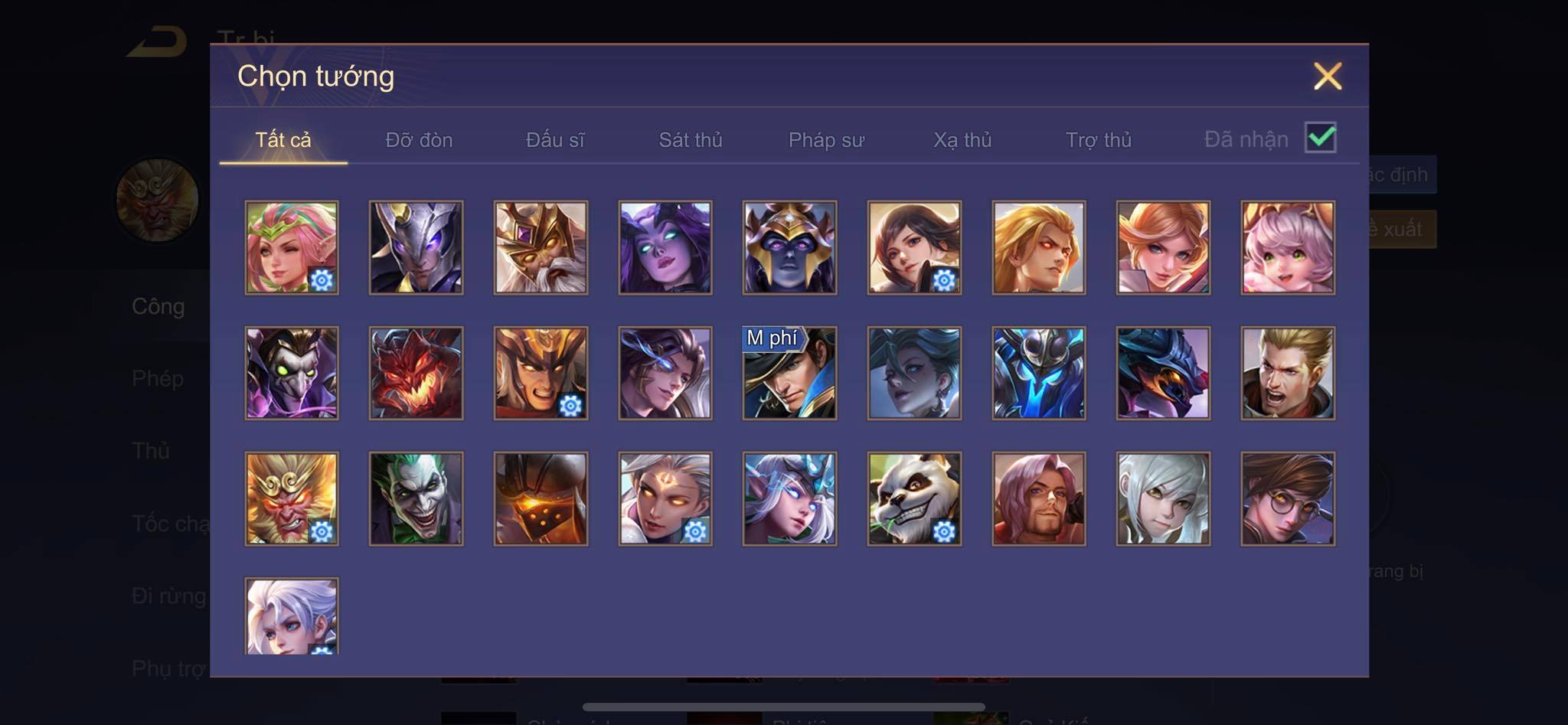Select the purple-skinned female hero portrait
1568x725 pixels.
point(665,247)
